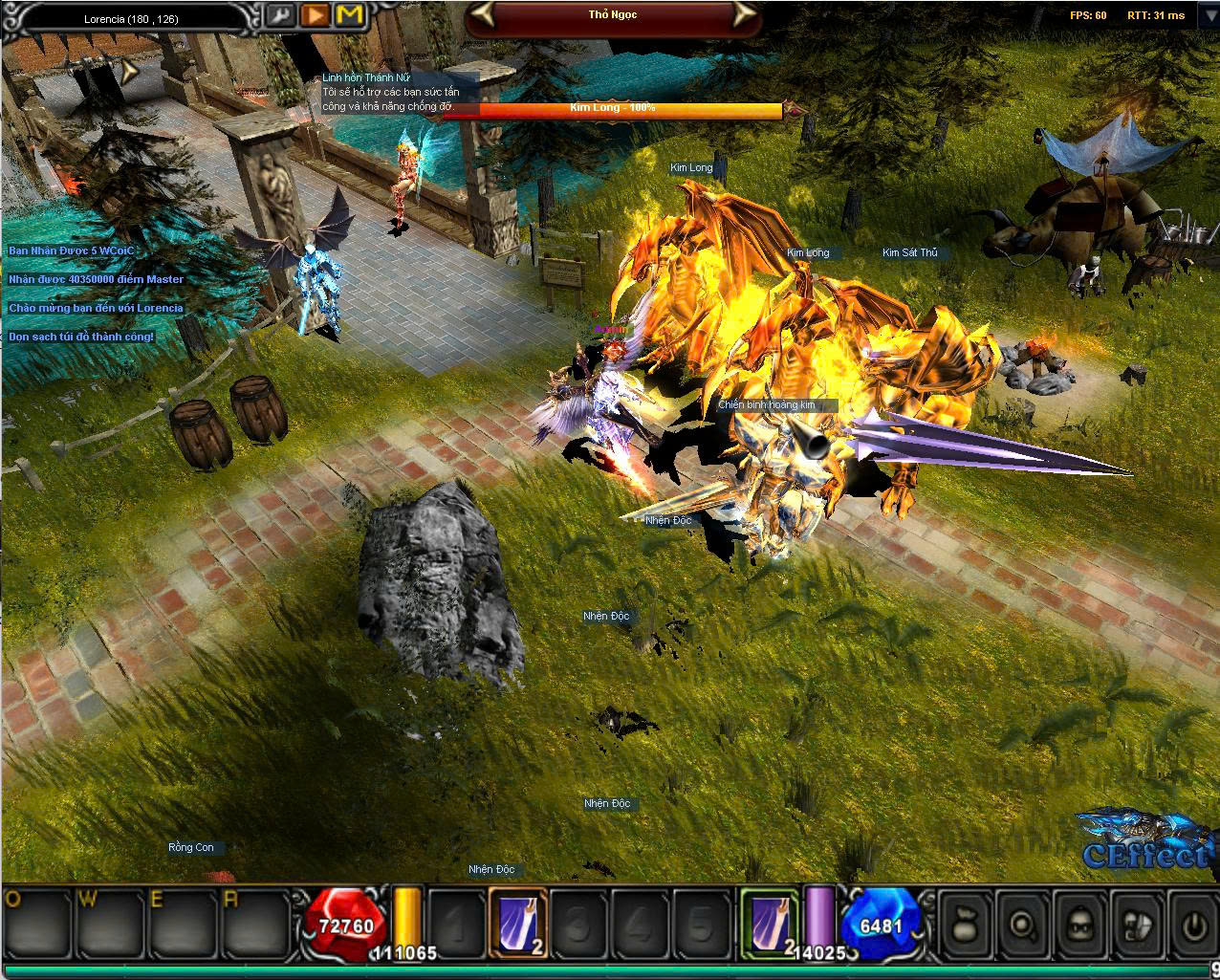The image size is (1220, 980).
Task: Open the wrench settings button
Action: coord(280,15)
